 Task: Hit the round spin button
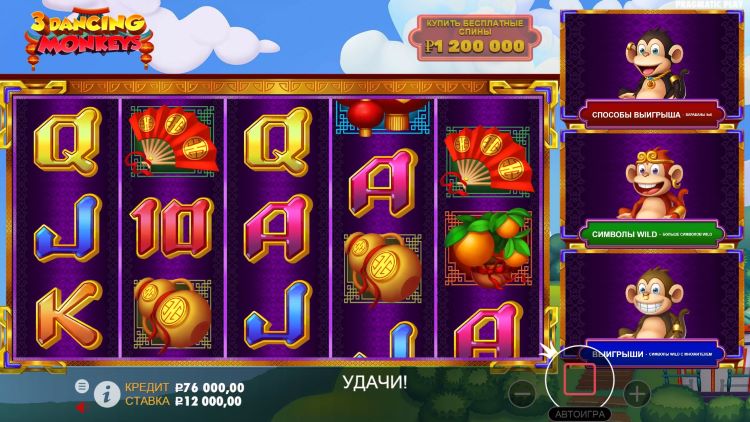(x=579, y=380)
